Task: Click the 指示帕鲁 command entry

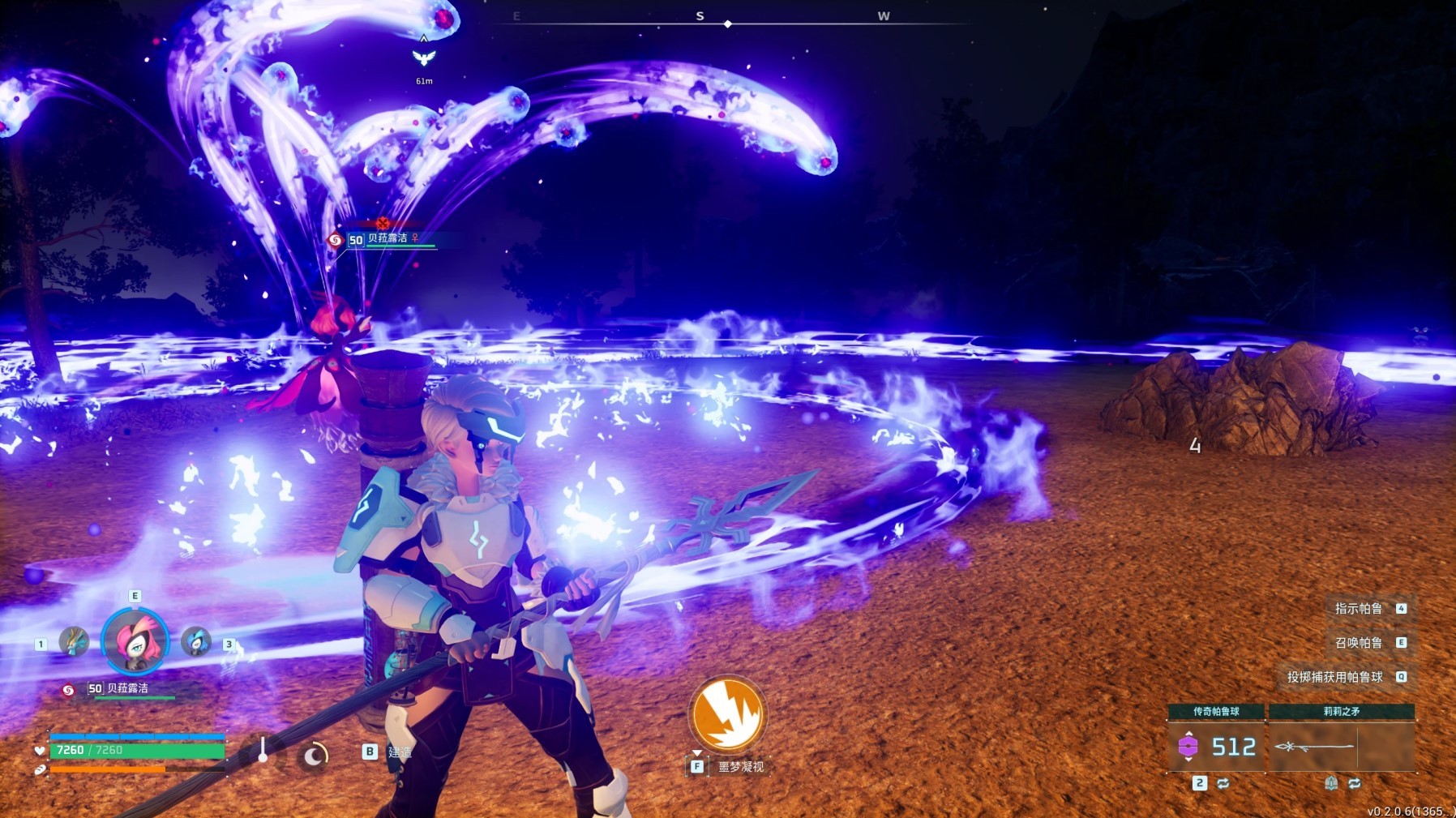Action: click(1359, 609)
